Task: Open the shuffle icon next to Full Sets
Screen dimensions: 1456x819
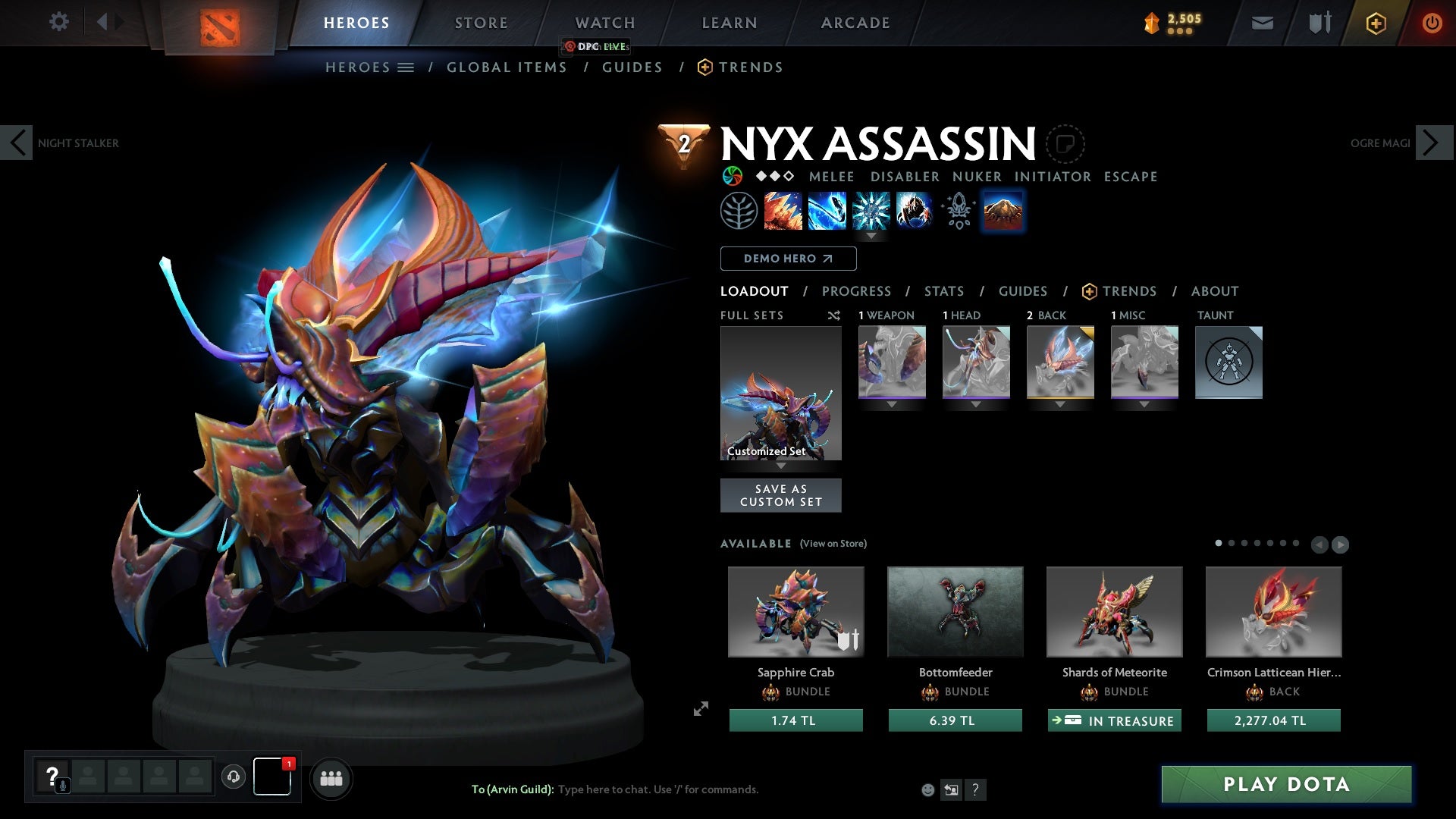Action: (834, 315)
